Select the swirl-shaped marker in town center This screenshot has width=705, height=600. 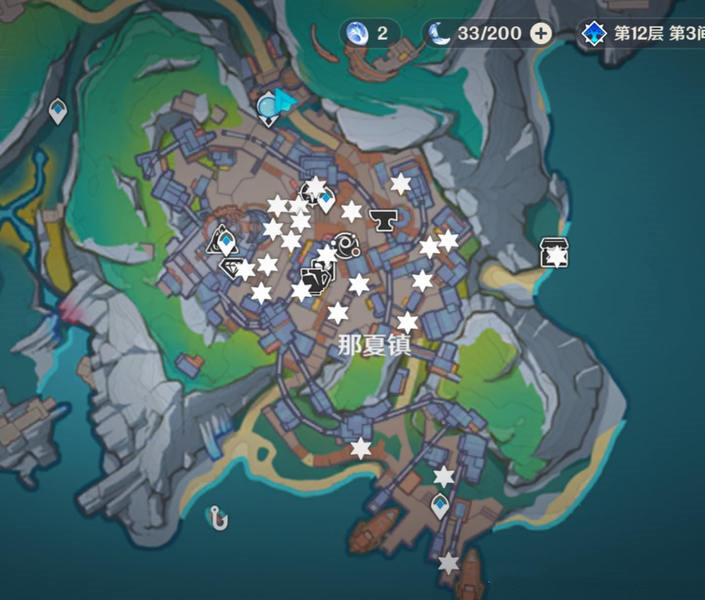click(x=347, y=243)
